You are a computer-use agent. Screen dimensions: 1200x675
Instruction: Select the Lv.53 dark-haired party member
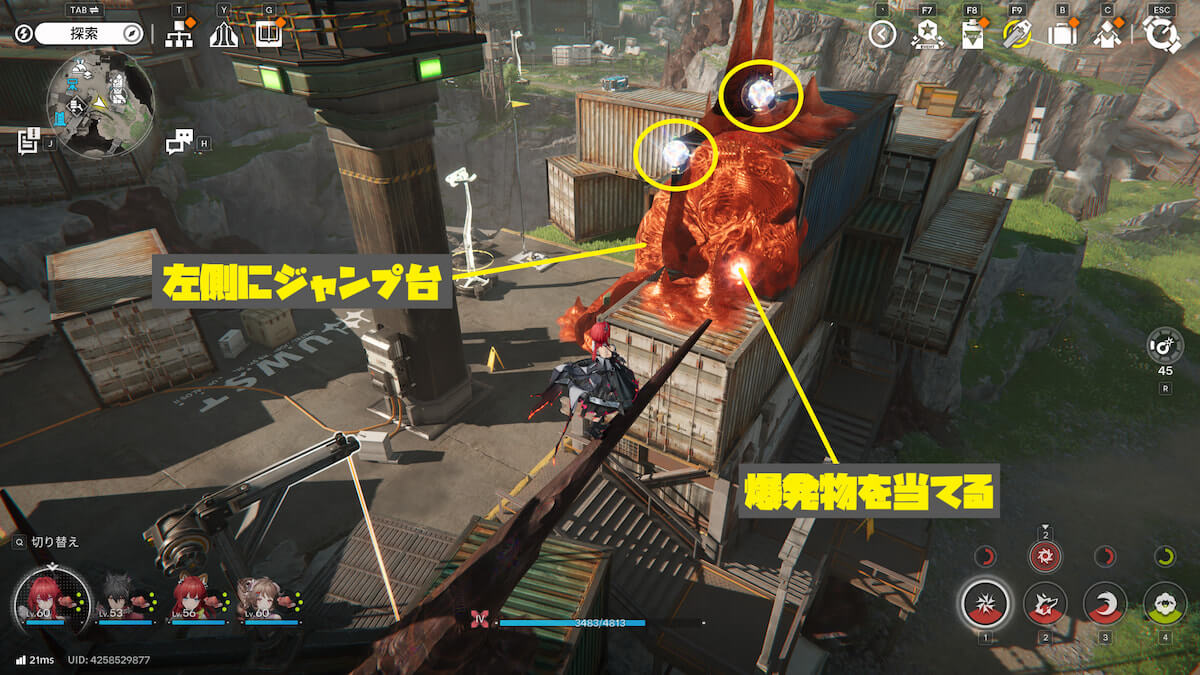pos(124,599)
